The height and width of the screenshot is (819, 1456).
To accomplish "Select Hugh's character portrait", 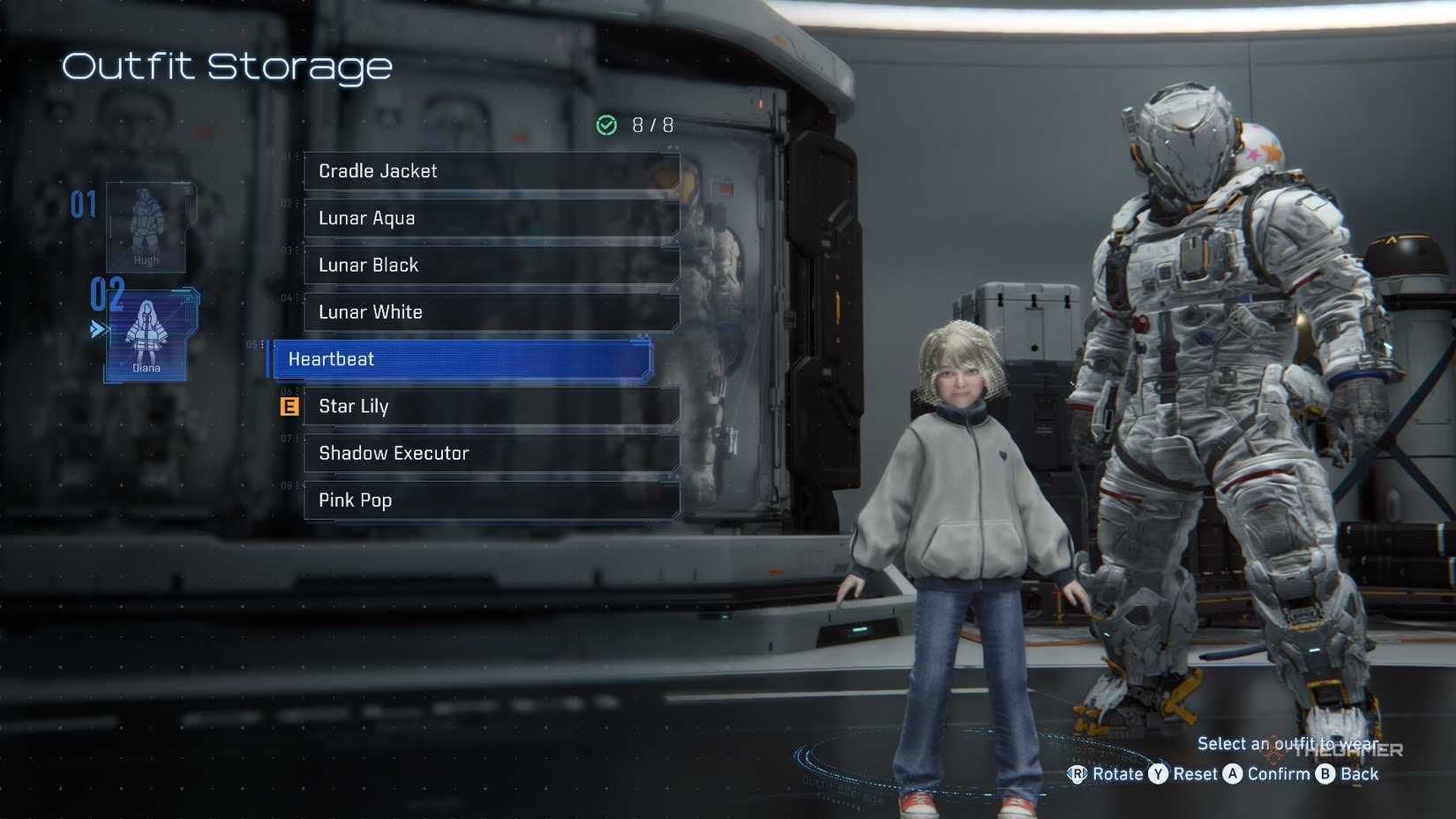I will [146, 225].
